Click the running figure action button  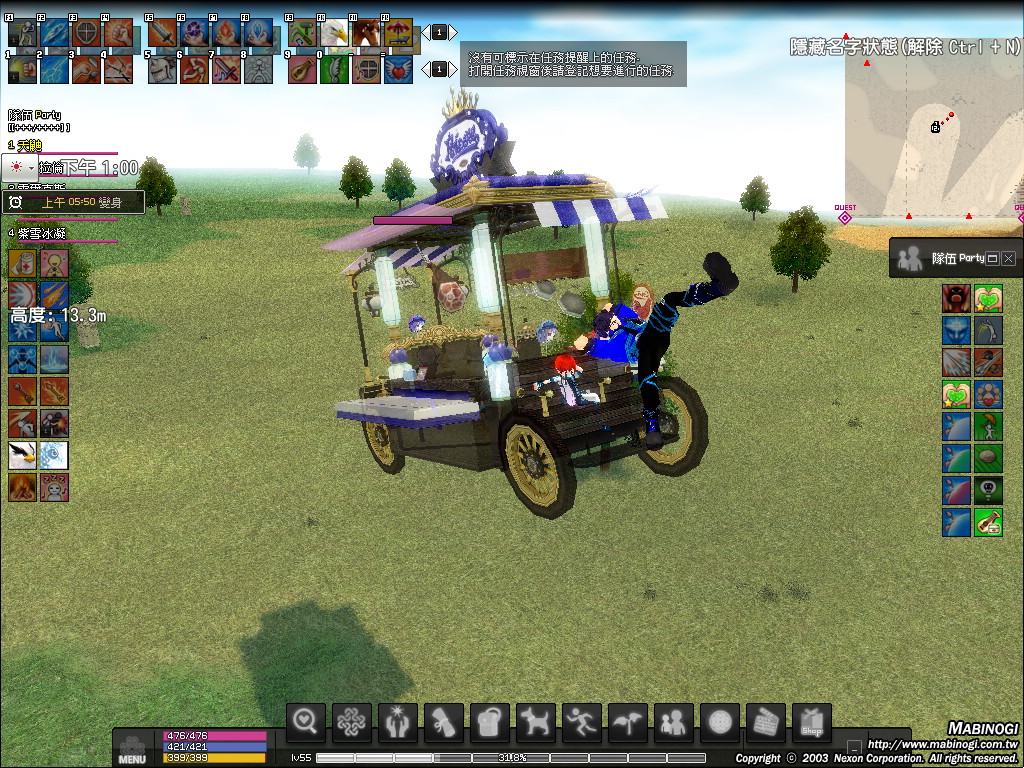click(x=581, y=721)
